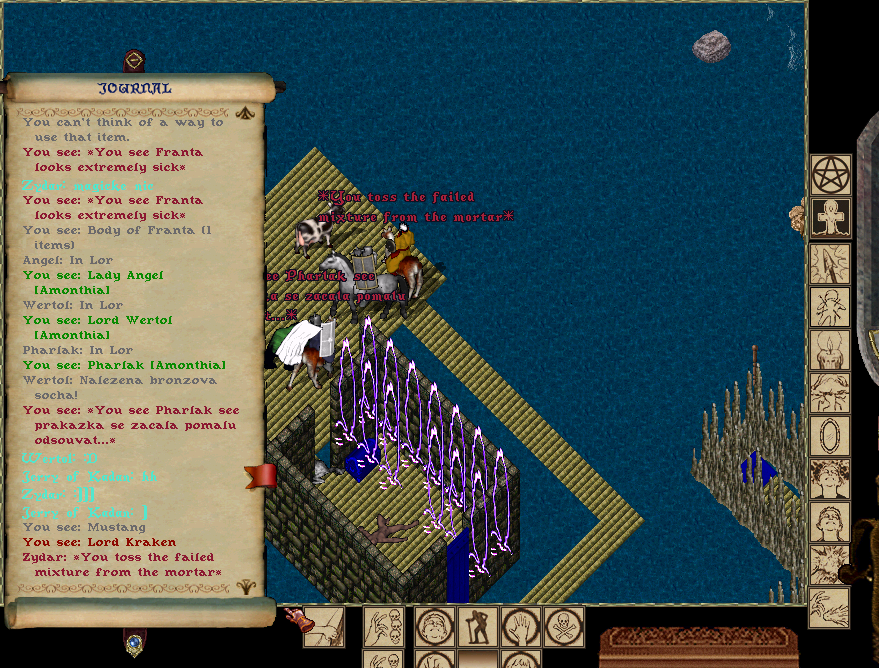Screen dimensions: 879x668
Task: Open the wooden container at the bottom
Action: pos(698,647)
